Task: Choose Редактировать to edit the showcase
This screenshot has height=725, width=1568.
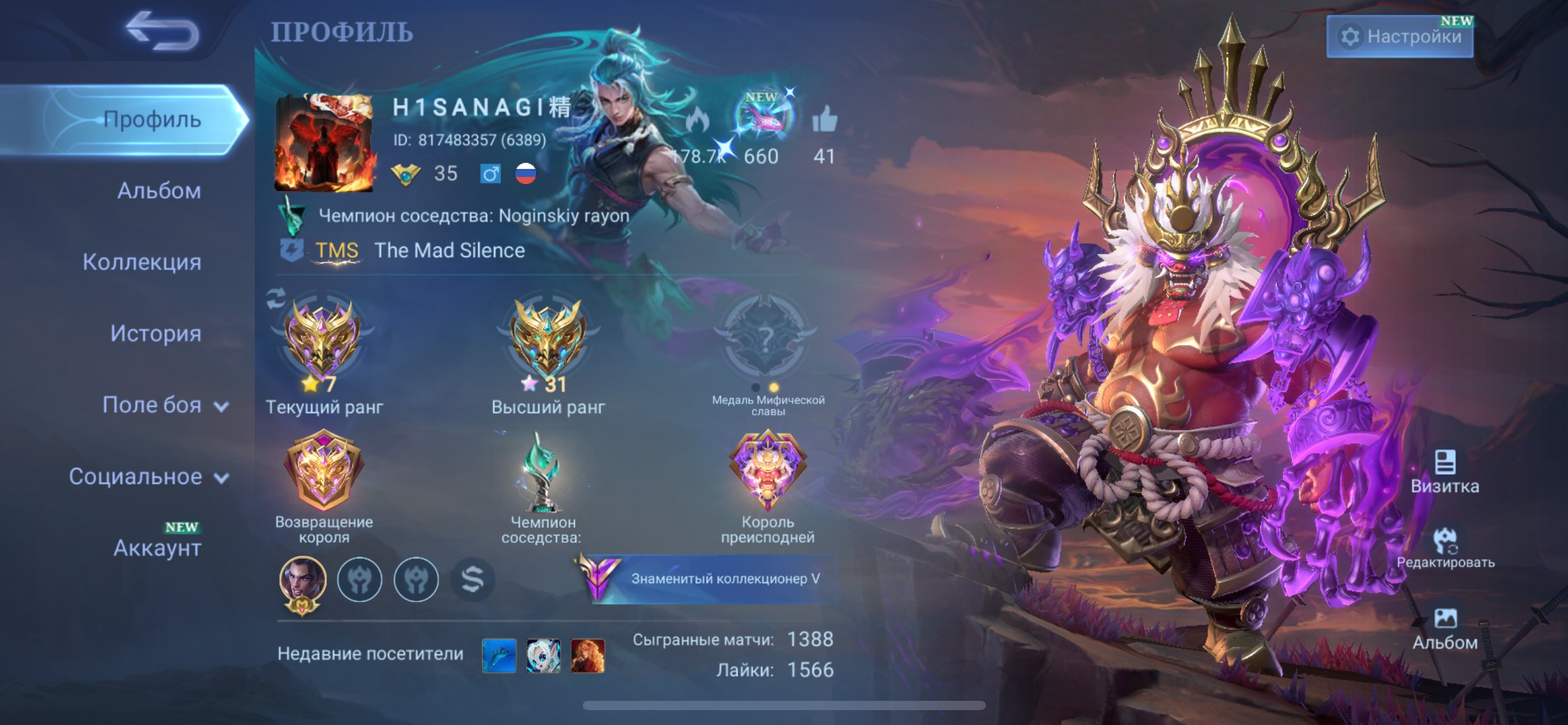Action: (x=1445, y=548)
